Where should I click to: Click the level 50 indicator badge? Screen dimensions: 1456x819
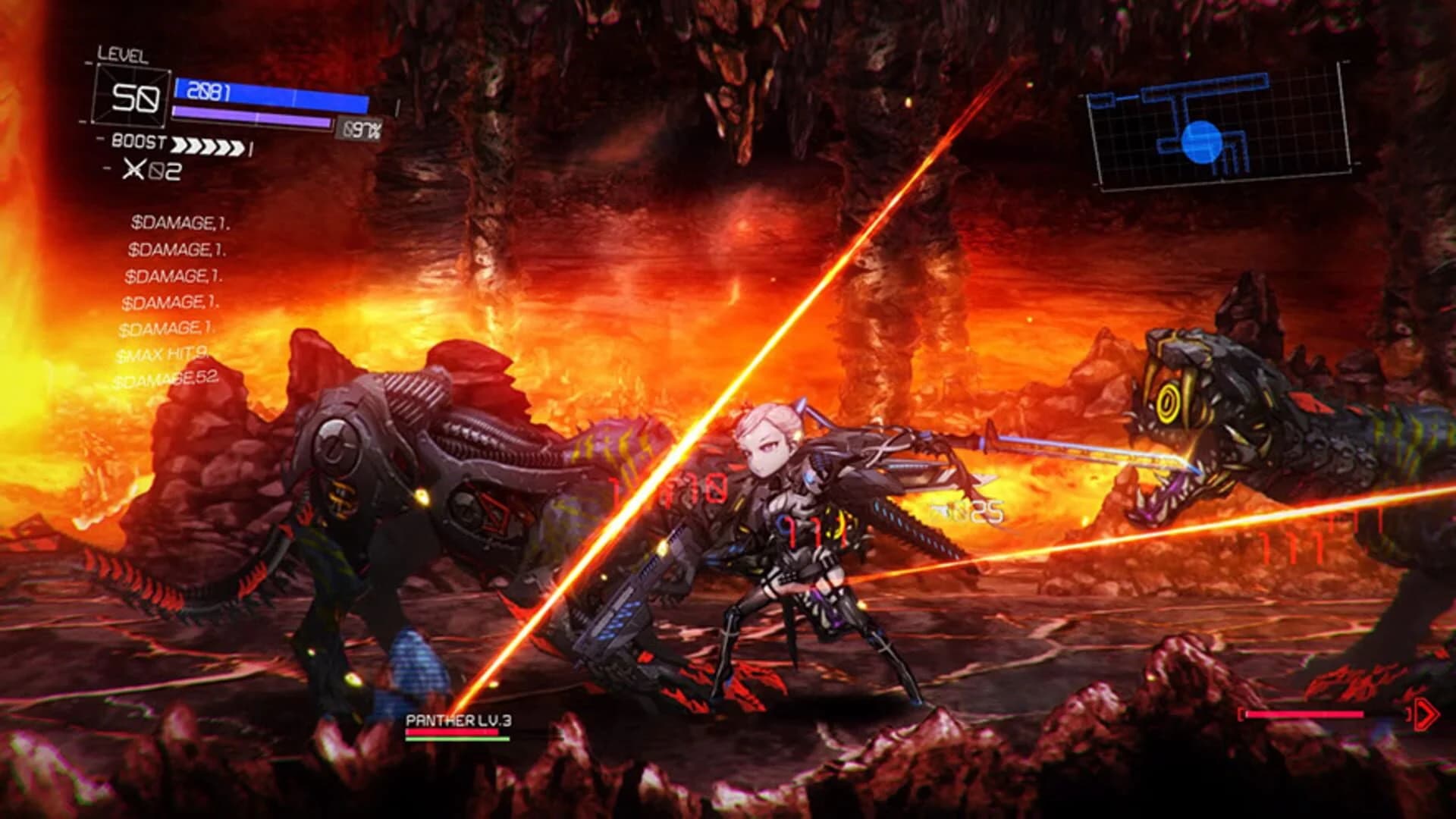(133, 95)
